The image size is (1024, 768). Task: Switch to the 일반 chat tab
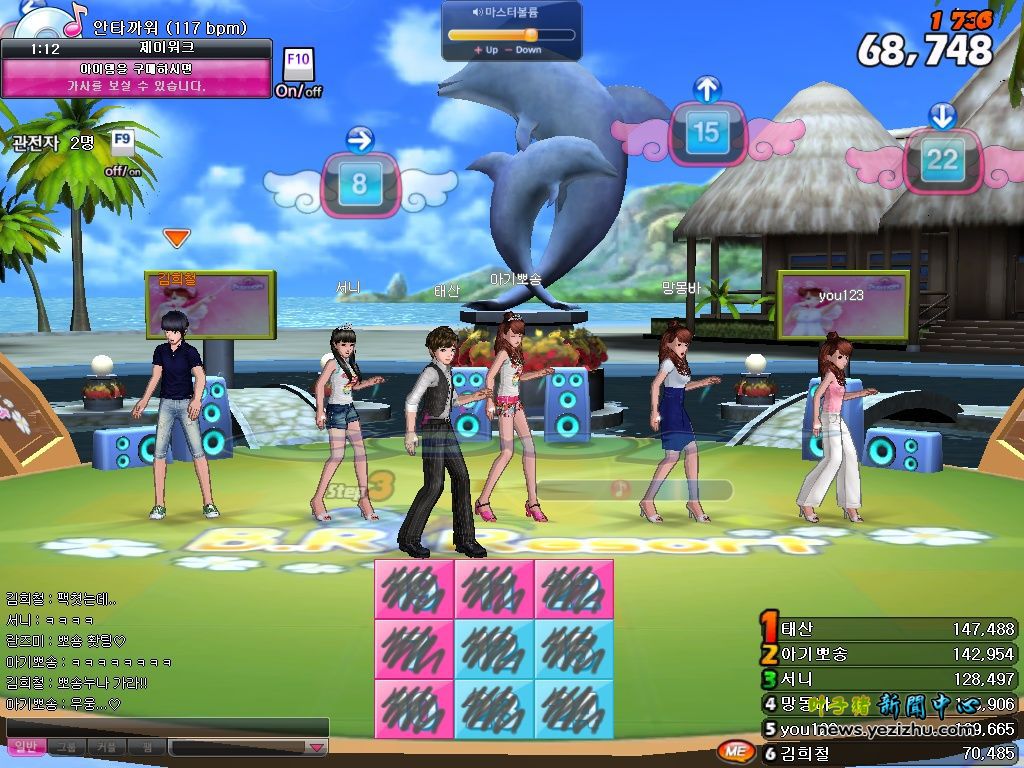[24, 747]
